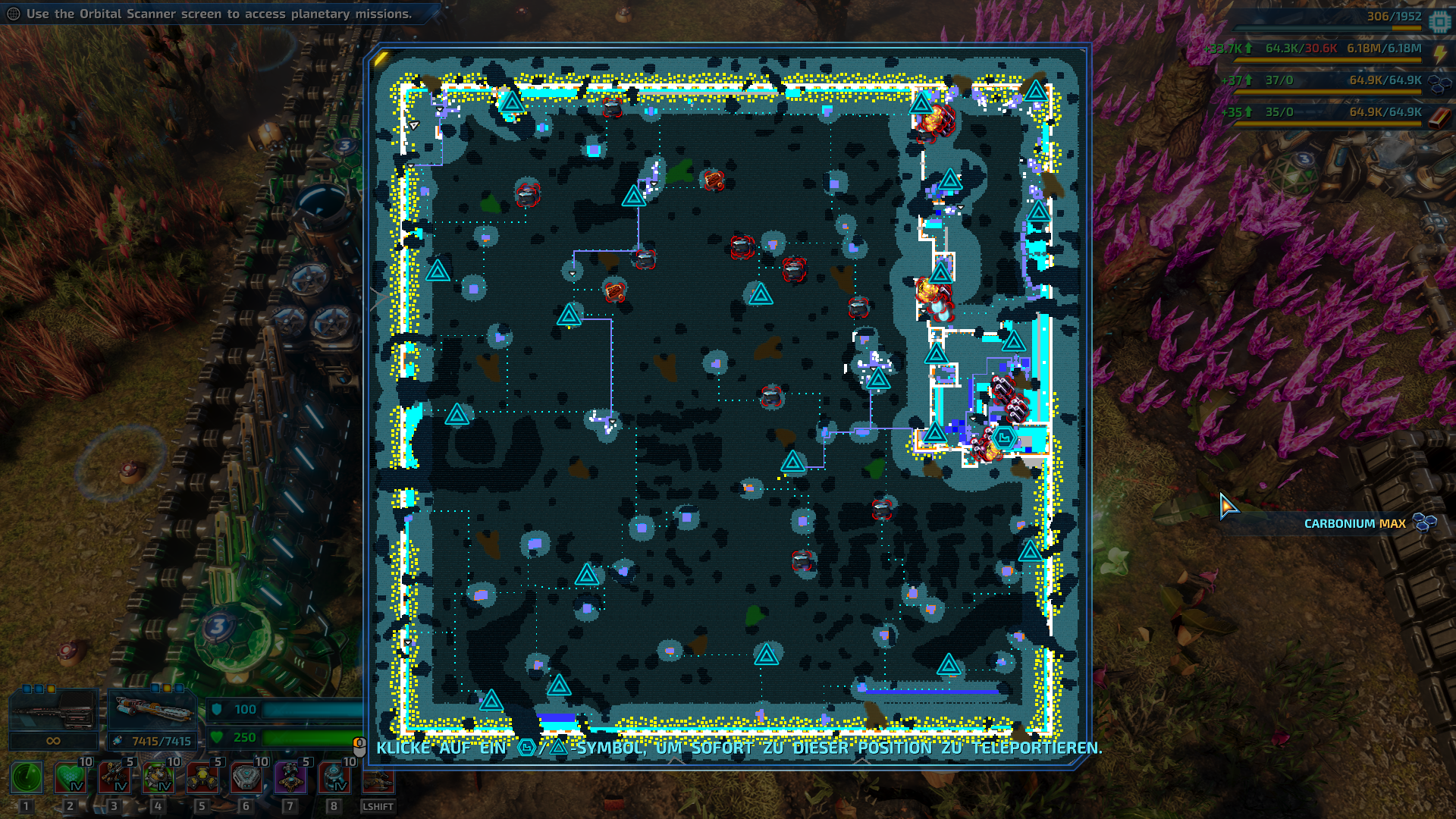This screenshot has width=1456, height=819.
Task: Select the green-ringed spiked mine hotbar slot
Action: pyautogui.click(x=158, y=778)
